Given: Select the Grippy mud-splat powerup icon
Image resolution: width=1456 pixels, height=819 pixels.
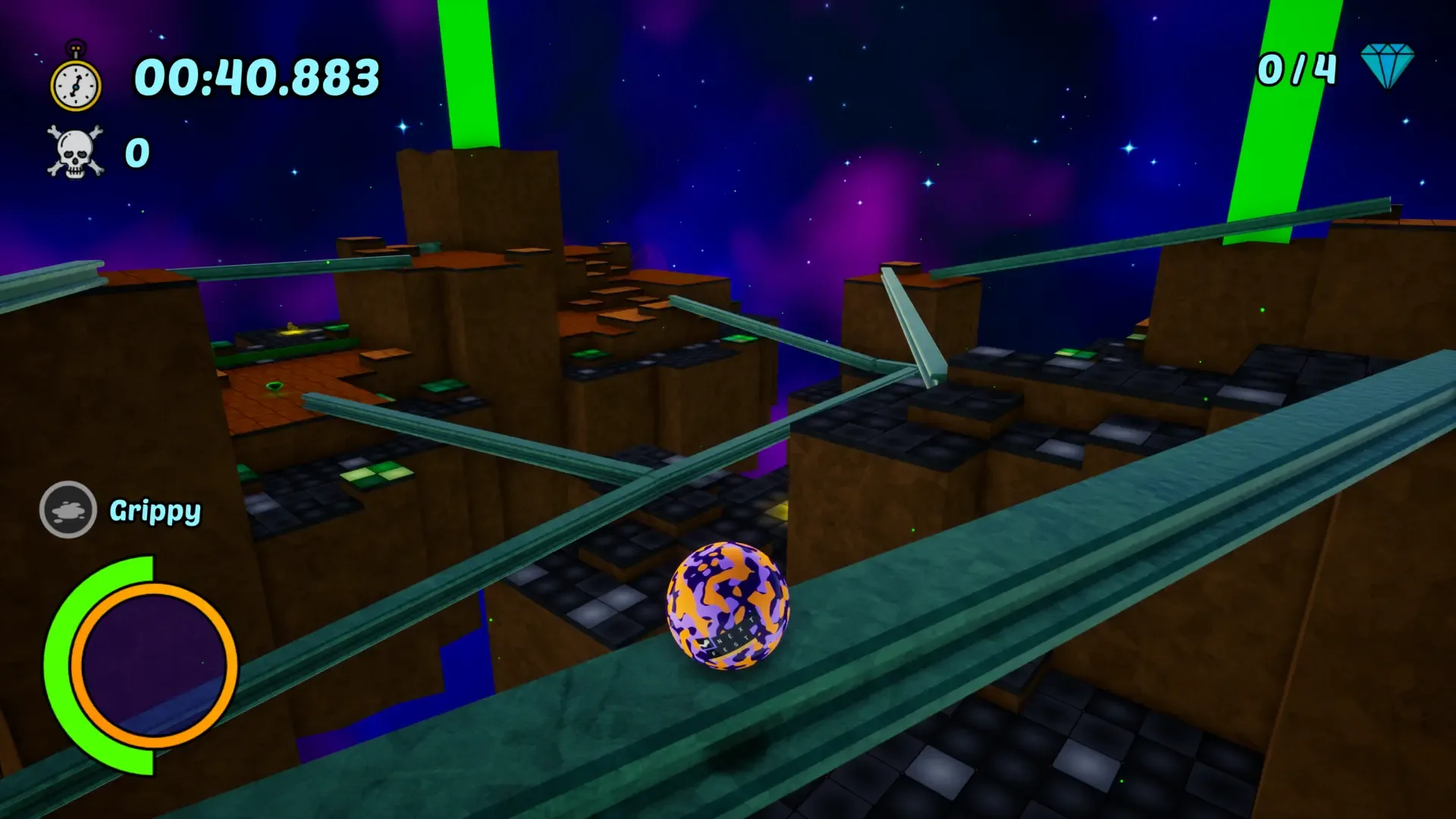Looking at the screenshot, I should pyautogui.click(x=69, y=509).
